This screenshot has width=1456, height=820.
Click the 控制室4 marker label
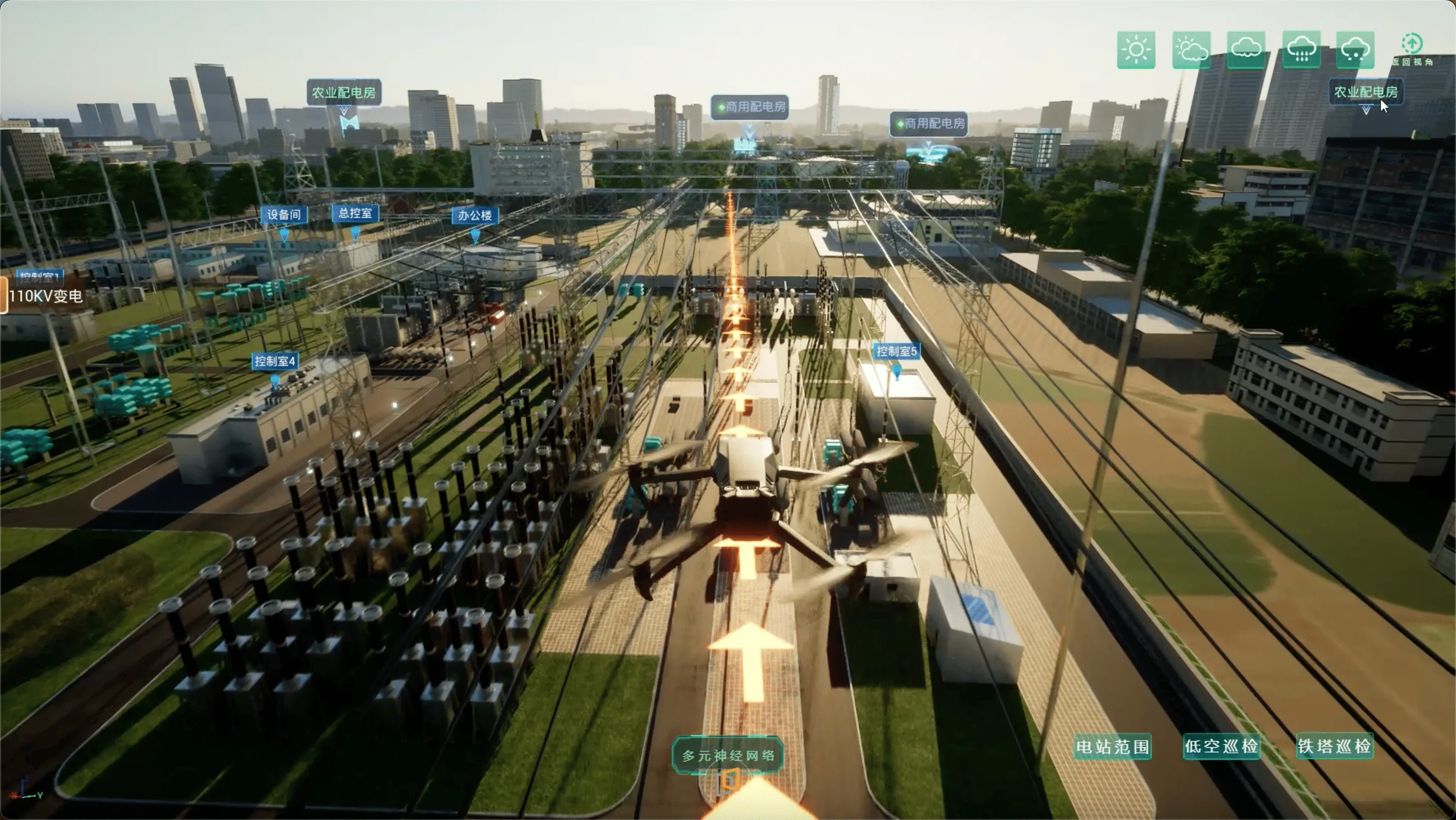tap(275, 361)
